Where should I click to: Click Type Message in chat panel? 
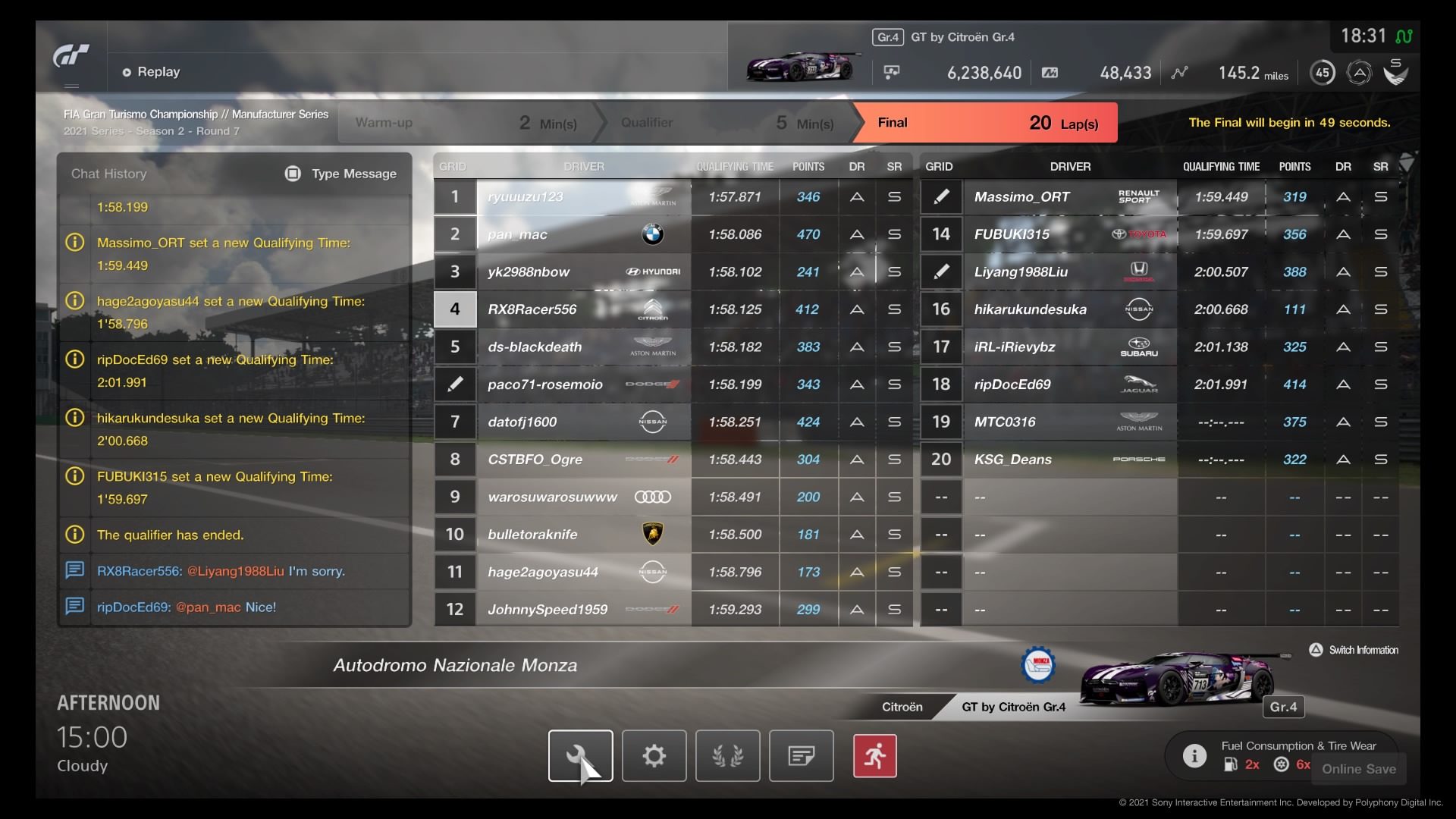pos(341,174)
